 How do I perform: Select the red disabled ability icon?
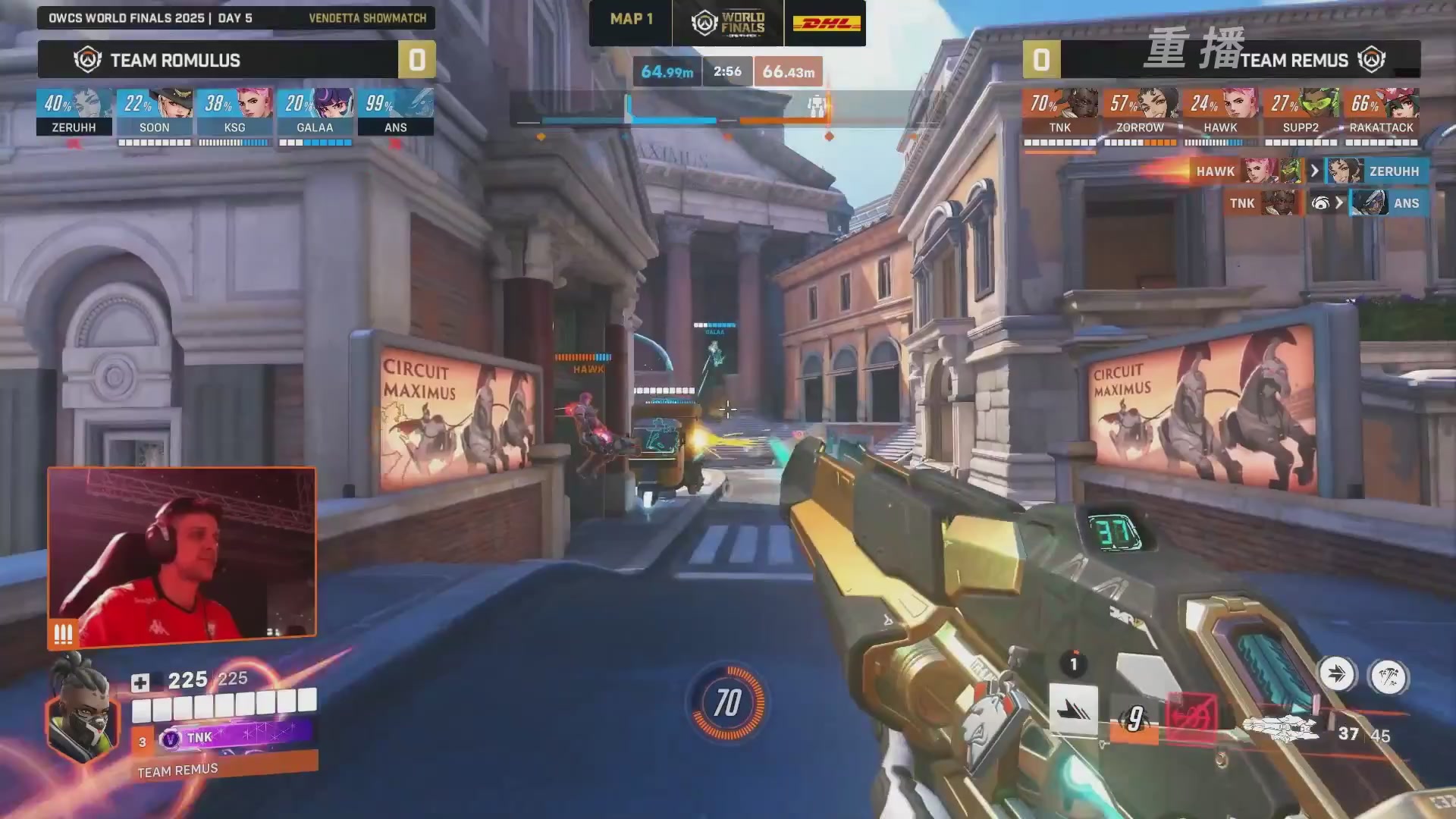(1191, 717)
